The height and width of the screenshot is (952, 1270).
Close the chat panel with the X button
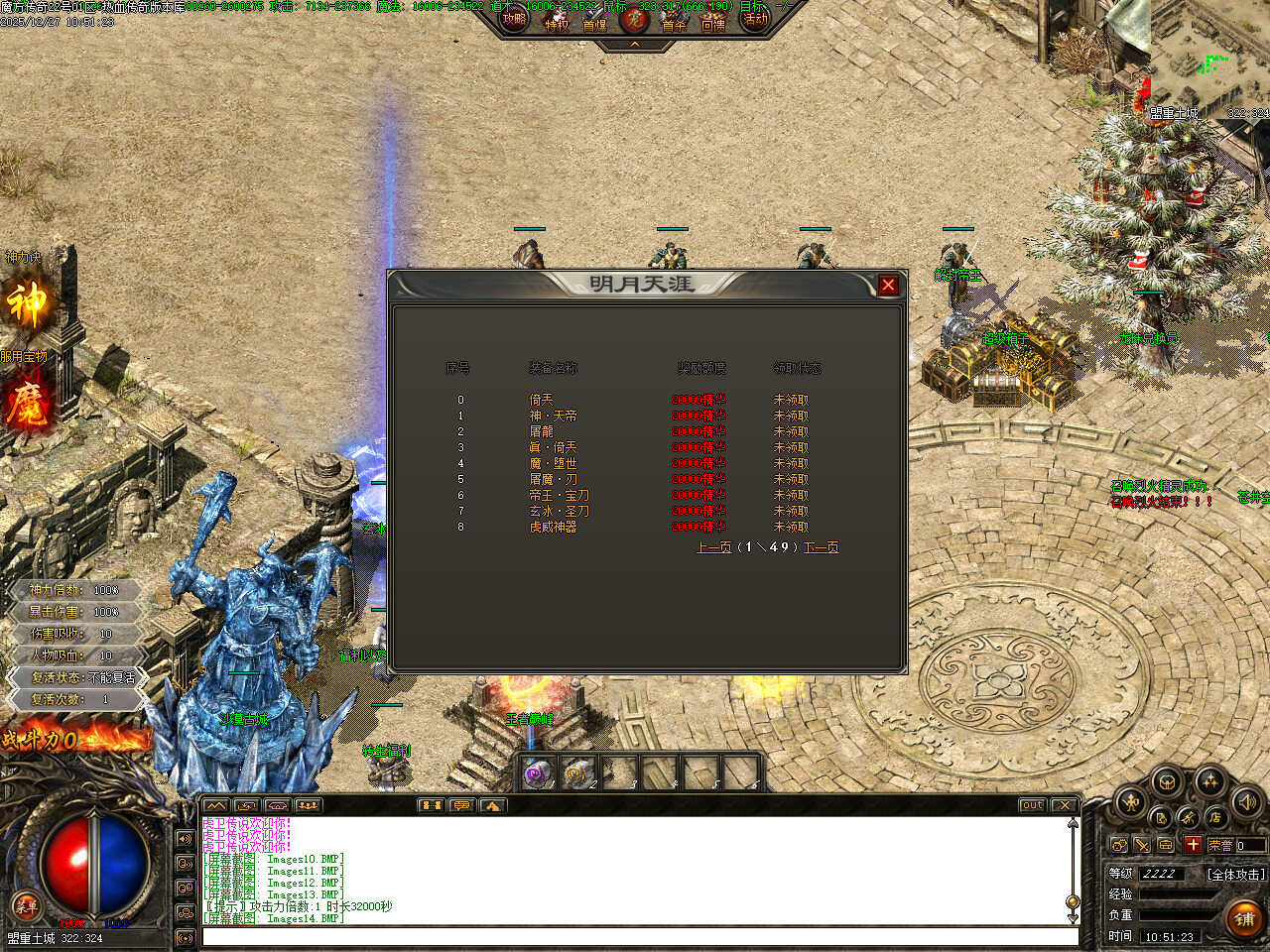[x=1064, y=805]
